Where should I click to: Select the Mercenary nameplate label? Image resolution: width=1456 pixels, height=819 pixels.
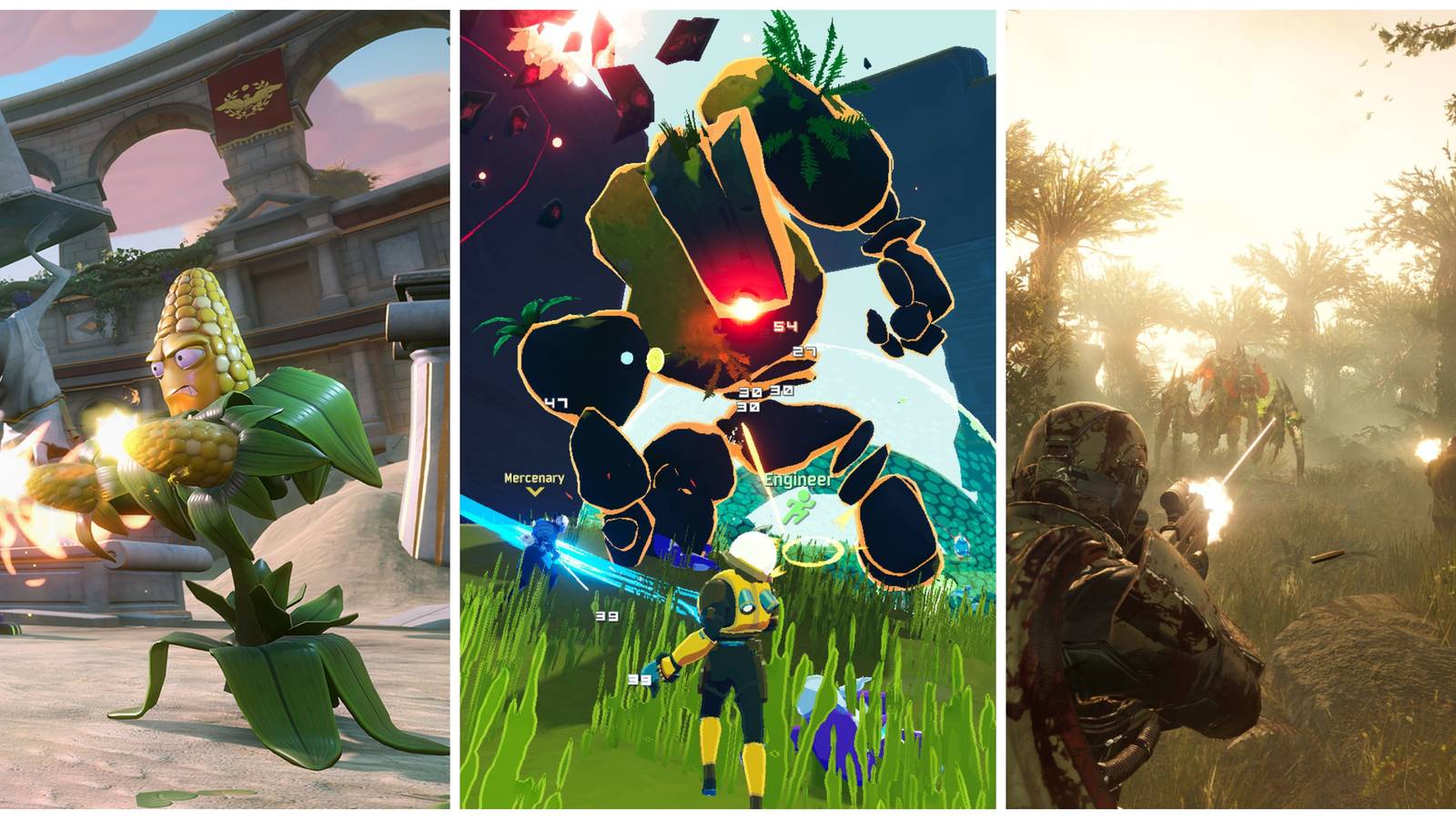point(534,478)
